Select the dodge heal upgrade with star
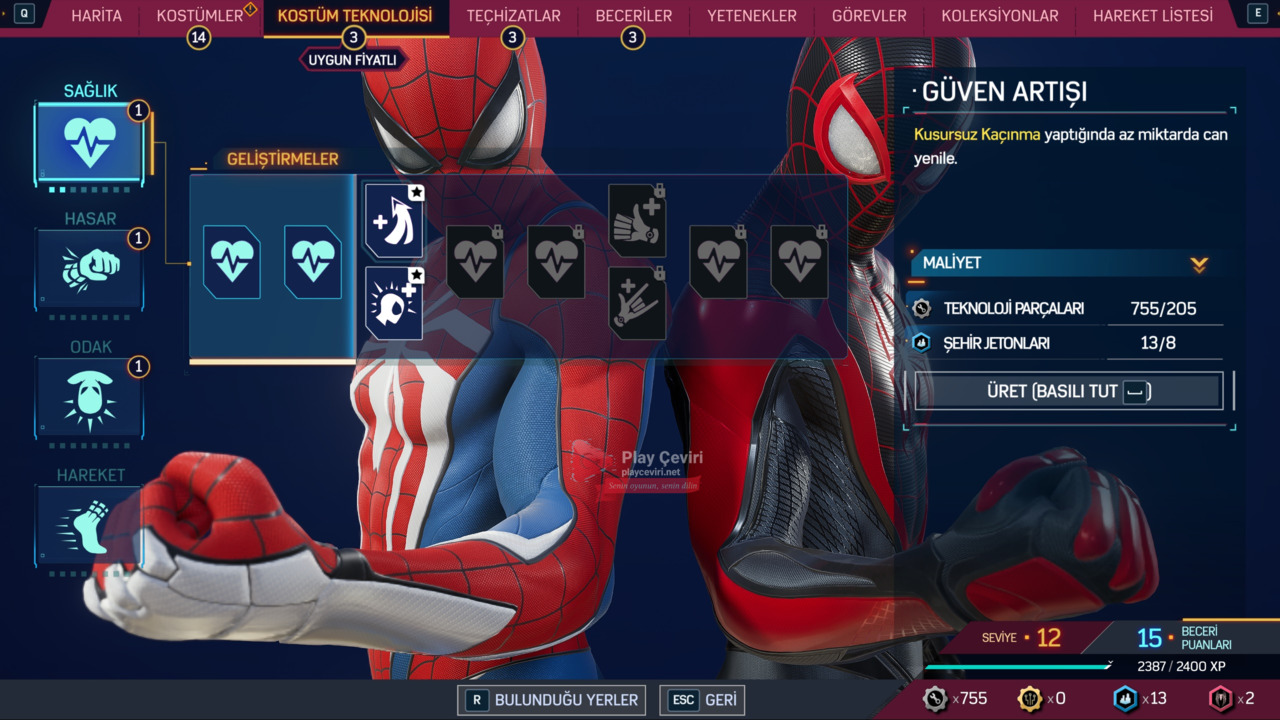Viewport: 1280px width, 720px height. coord(393,222)
